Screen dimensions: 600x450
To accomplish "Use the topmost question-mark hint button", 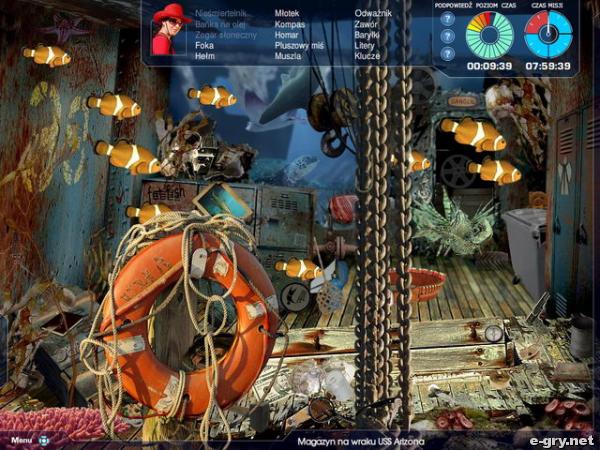I will click(447, 19).
